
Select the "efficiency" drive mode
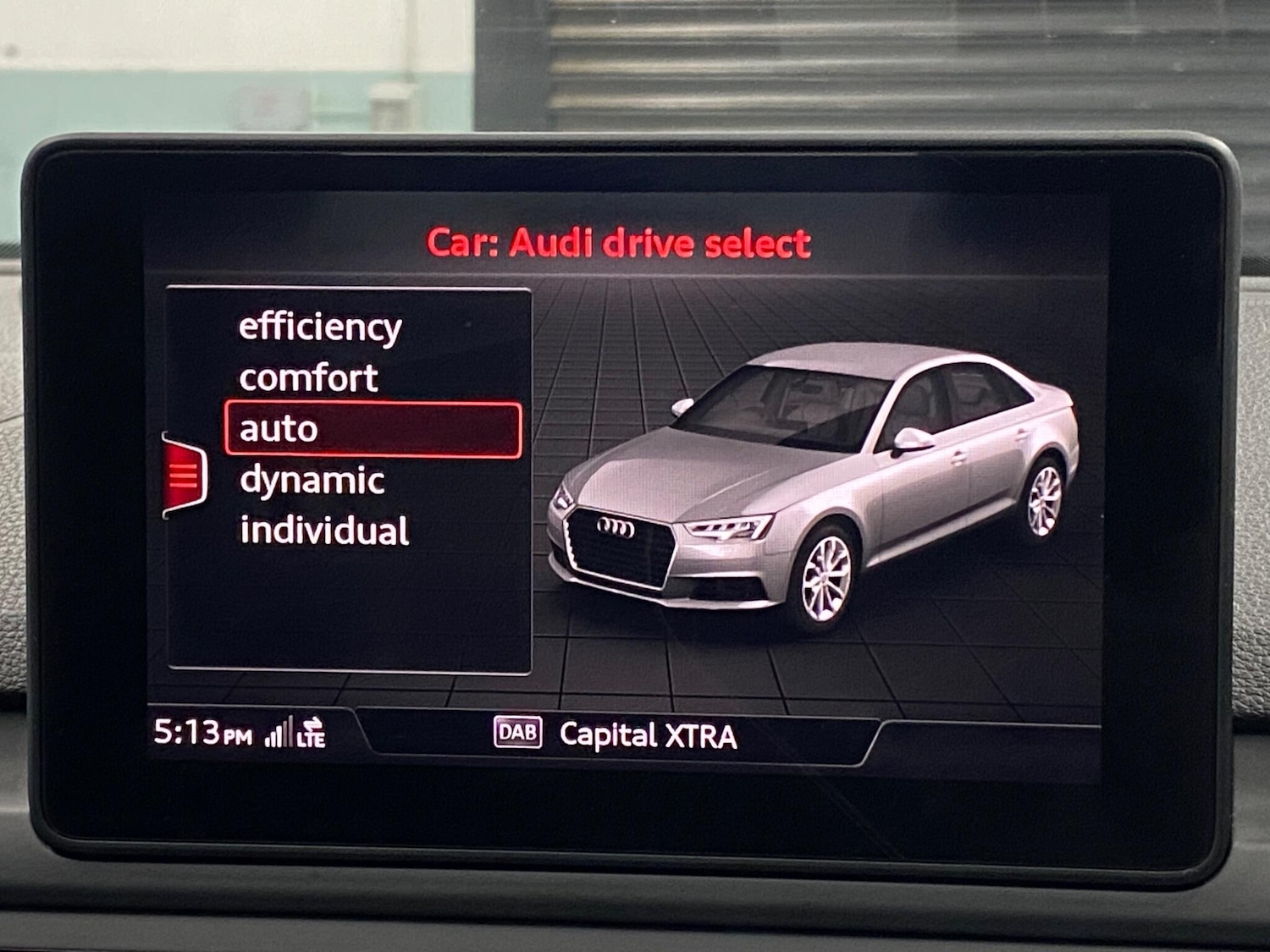point(320,327)
